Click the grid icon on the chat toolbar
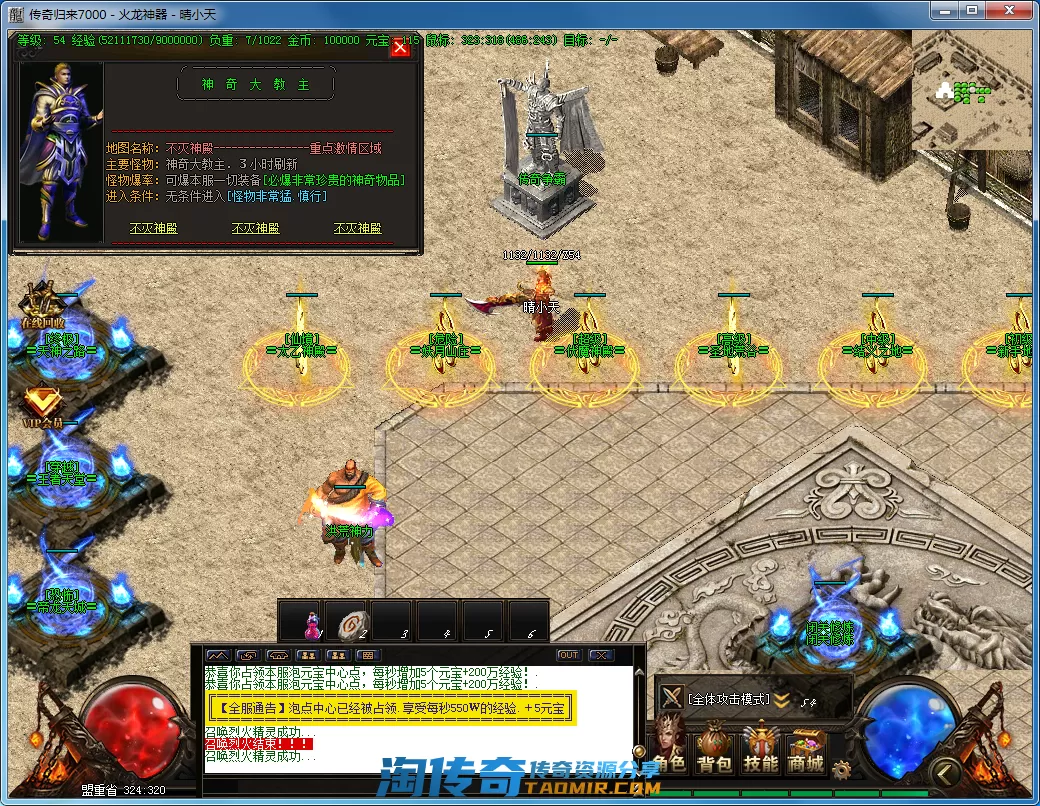 pyautogui.click(x=368, y=655)
